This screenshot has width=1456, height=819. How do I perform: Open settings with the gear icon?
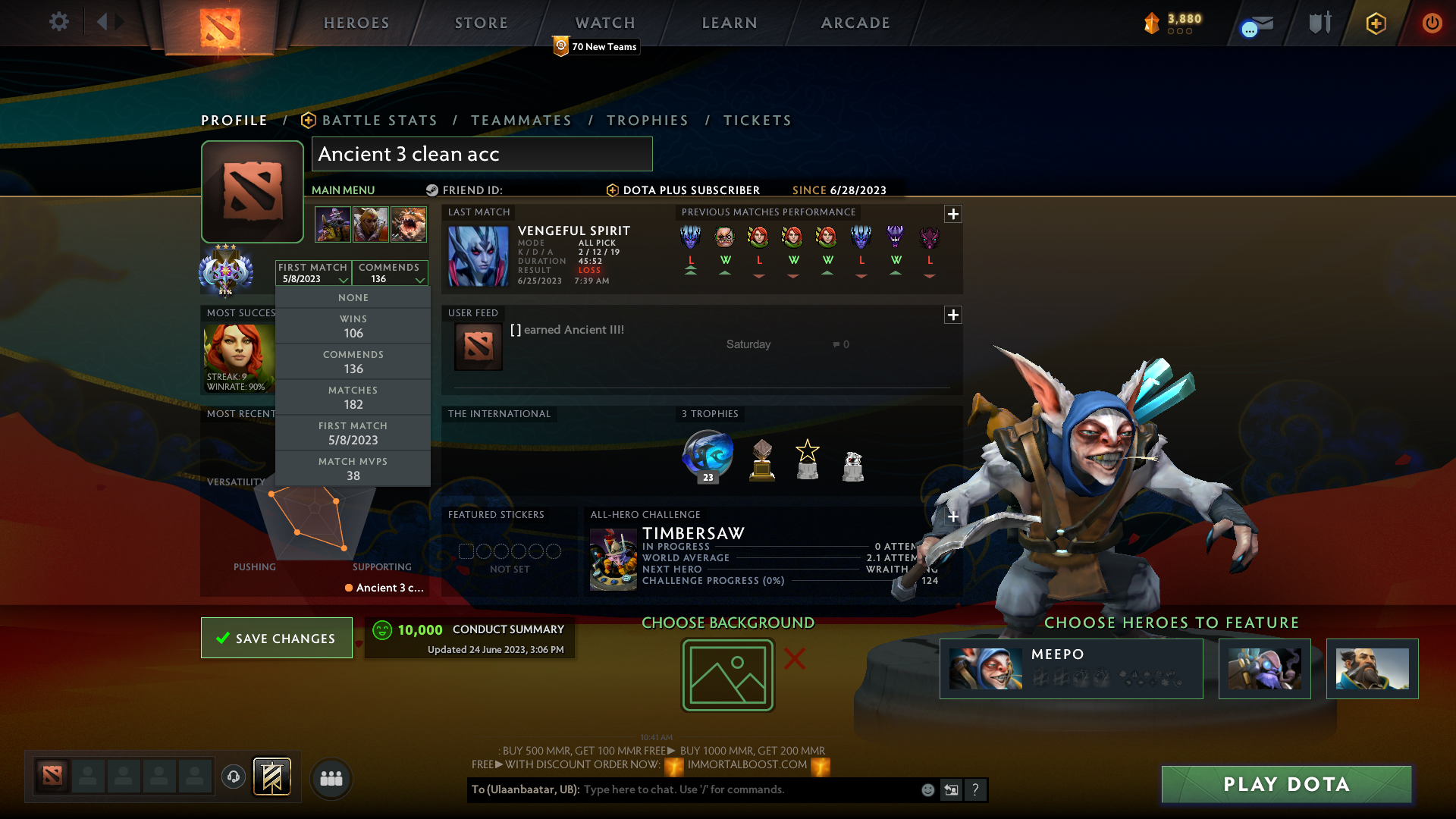(x=58, y=22)
